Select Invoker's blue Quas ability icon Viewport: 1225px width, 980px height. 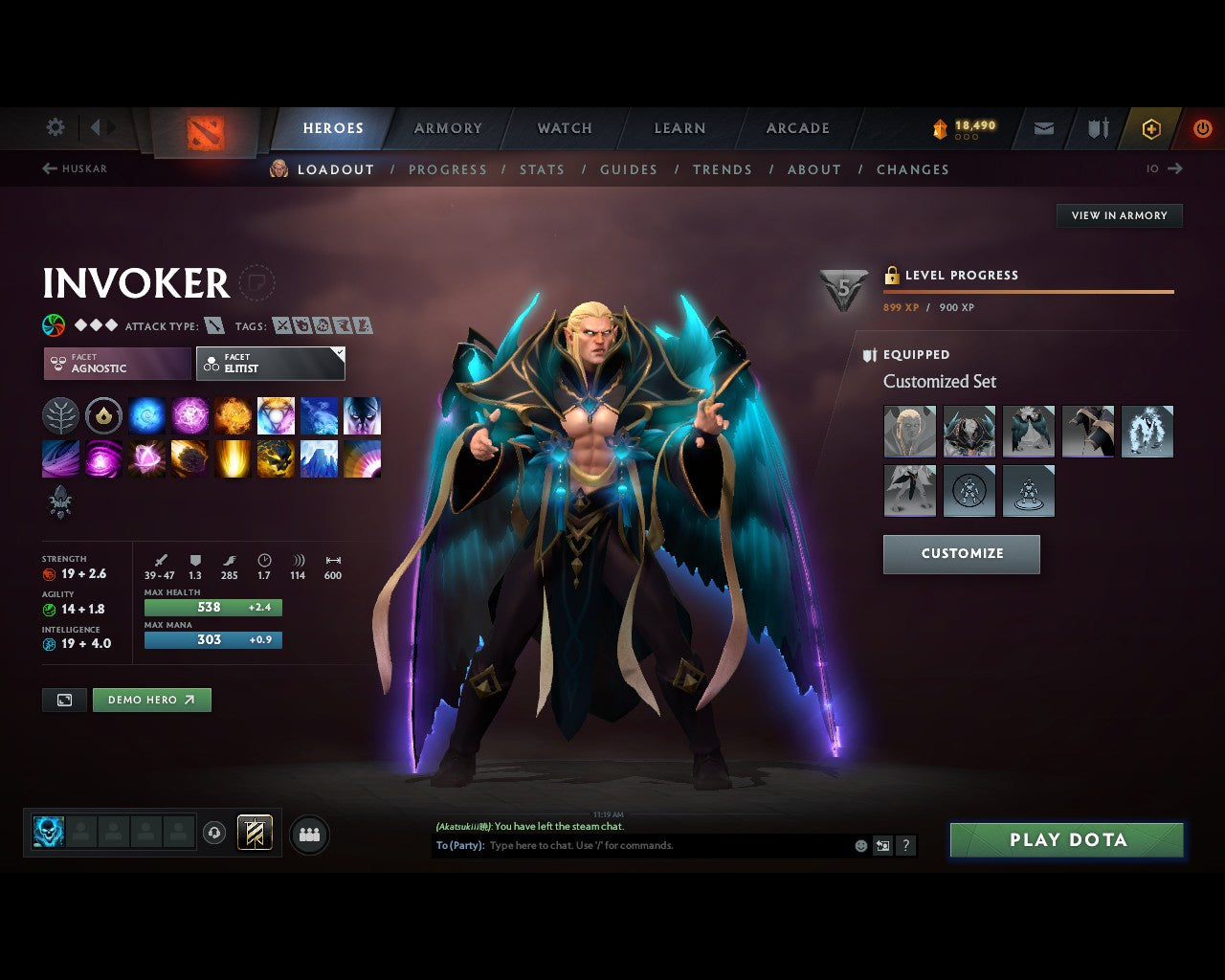point(146,414)
